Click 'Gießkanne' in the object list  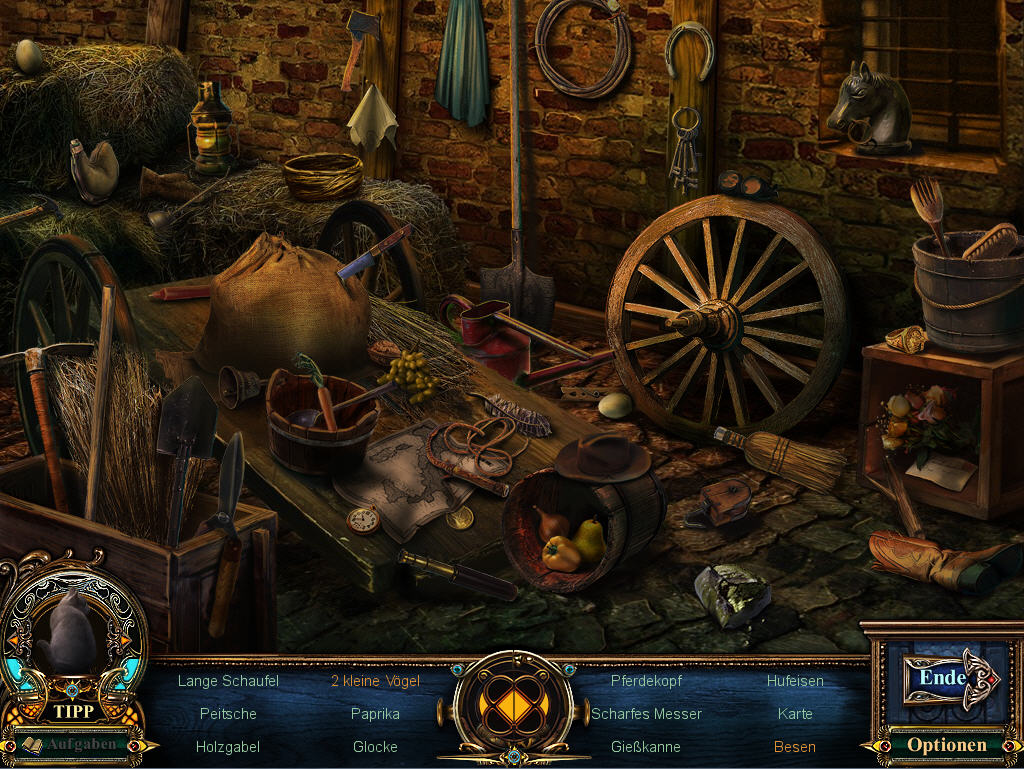point(646,747)
